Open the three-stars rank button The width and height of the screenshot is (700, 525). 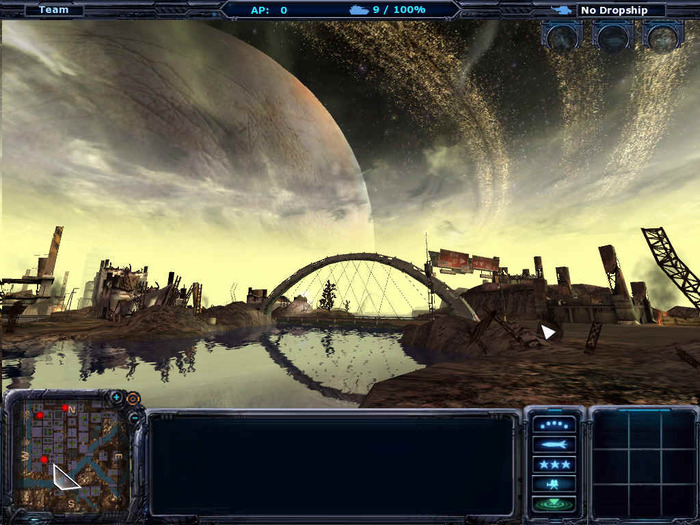(x=555, y=464)
